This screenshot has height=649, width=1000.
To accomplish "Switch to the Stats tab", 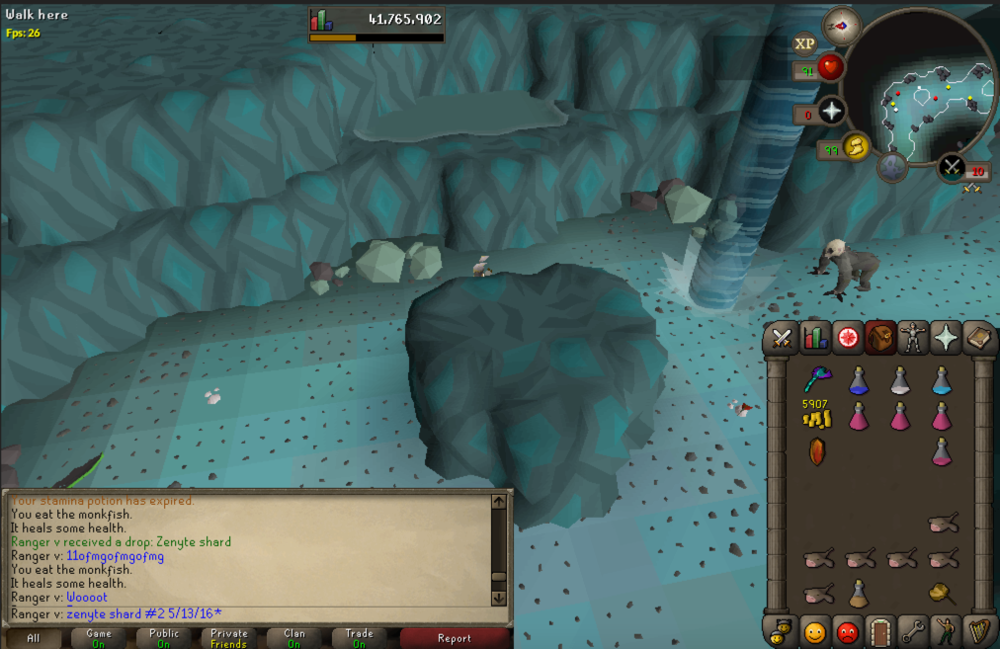I will [815, 340].
